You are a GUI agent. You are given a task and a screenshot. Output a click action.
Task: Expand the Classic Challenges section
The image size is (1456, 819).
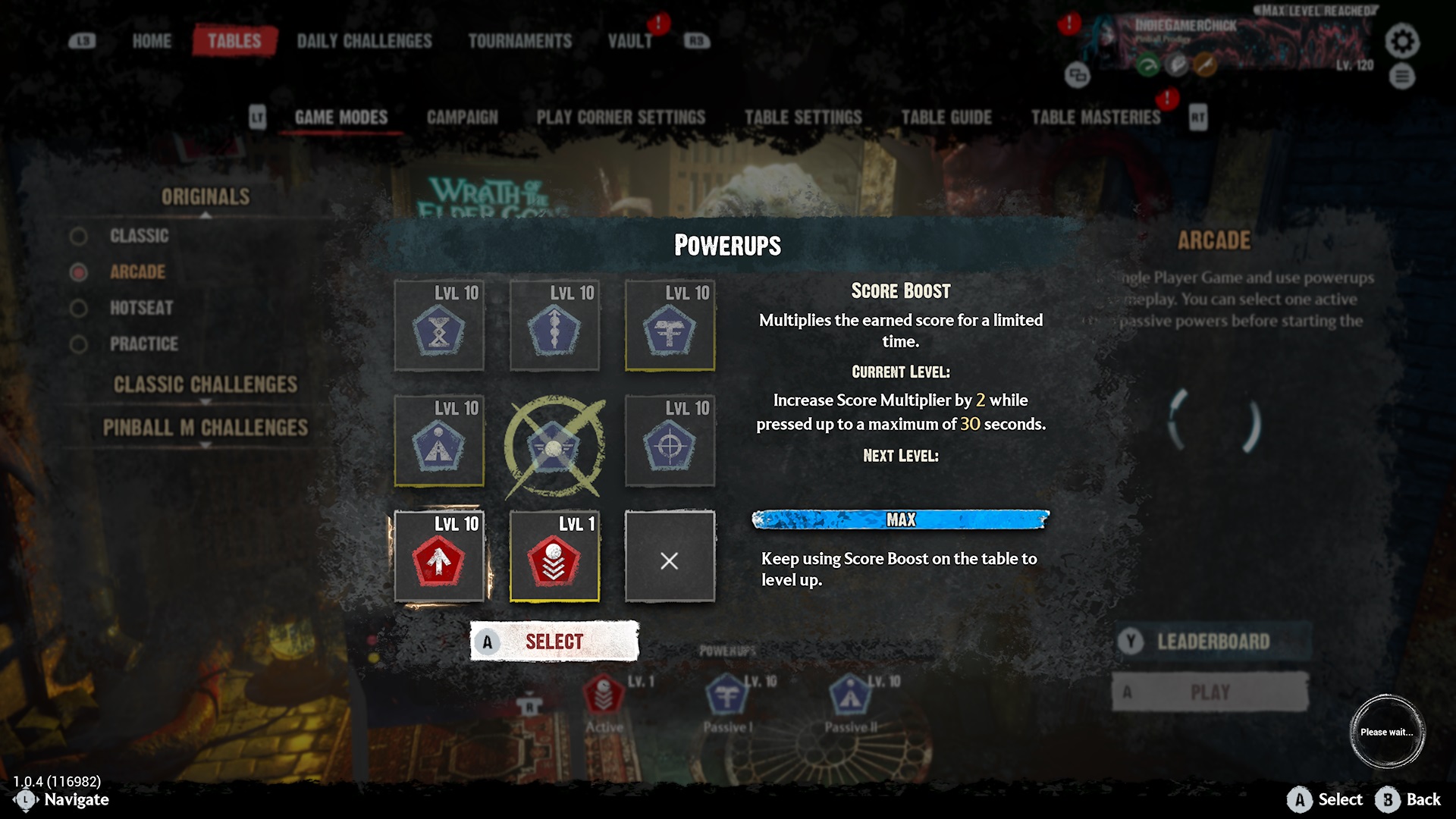206,384
